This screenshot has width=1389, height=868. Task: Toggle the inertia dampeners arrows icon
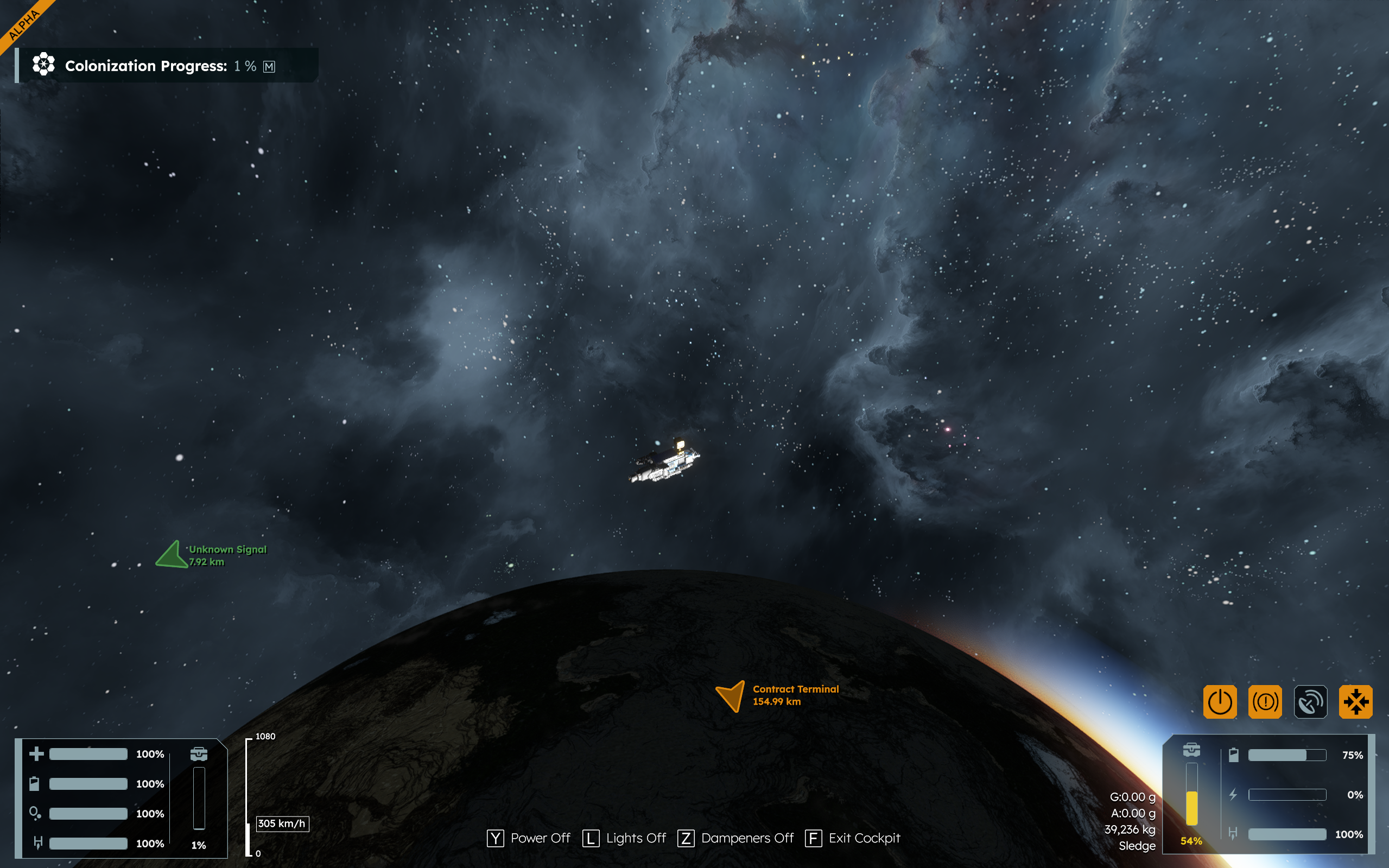1356,701
